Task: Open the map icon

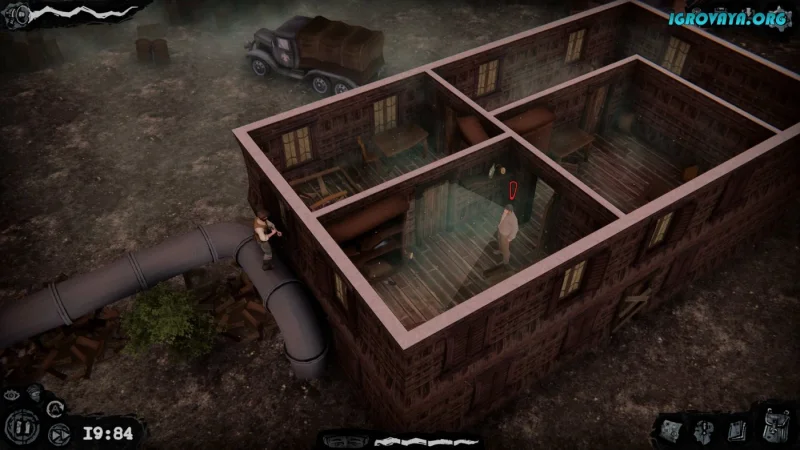Action: (x=672, y=431)
